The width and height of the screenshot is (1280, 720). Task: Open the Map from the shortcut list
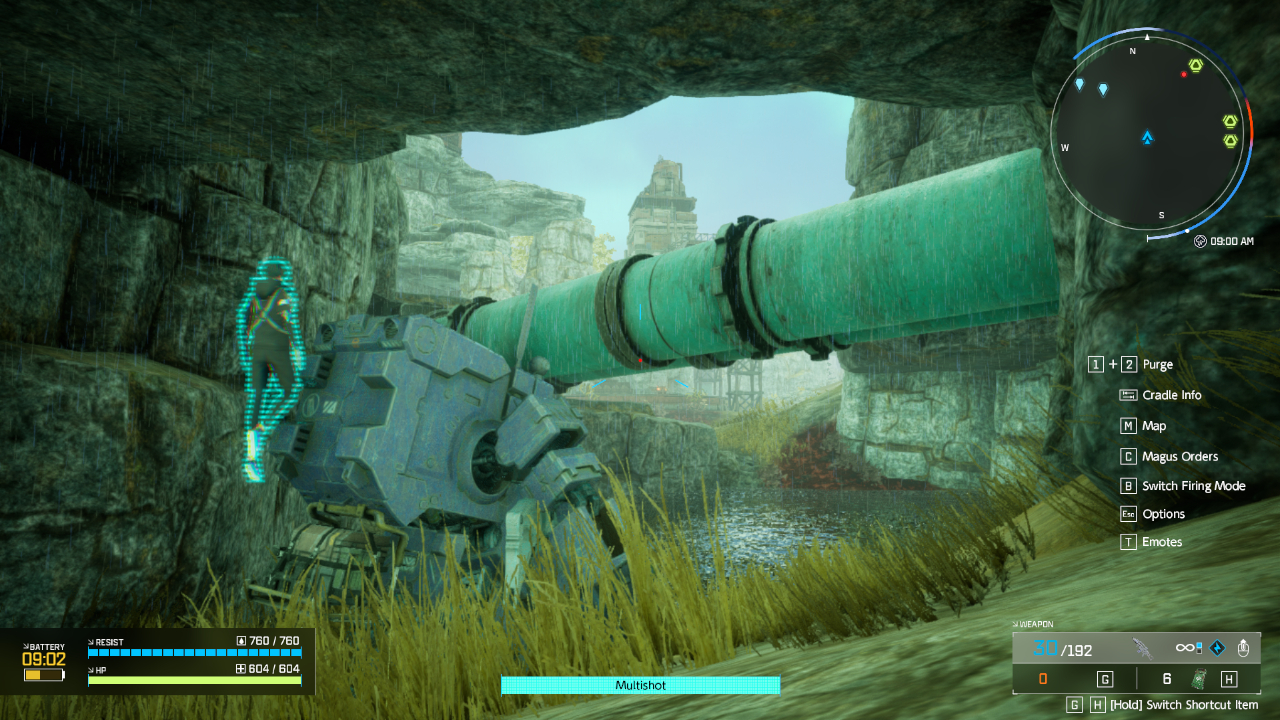click(1154, 426)
